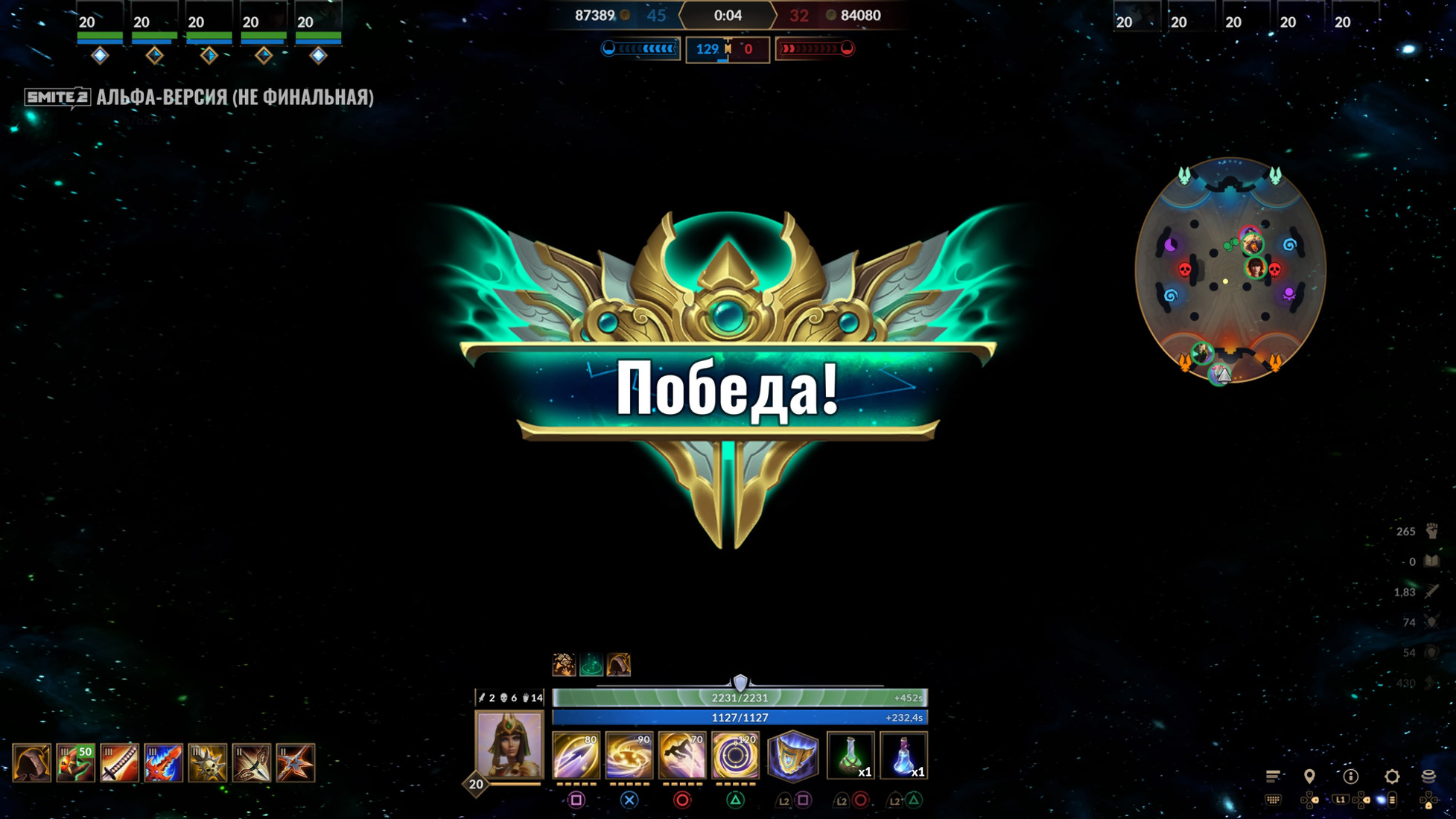The height and width of the screenshot is (819, 1456).
Task: Select the four-pointed shuriken item
Action: coord(295,762)
